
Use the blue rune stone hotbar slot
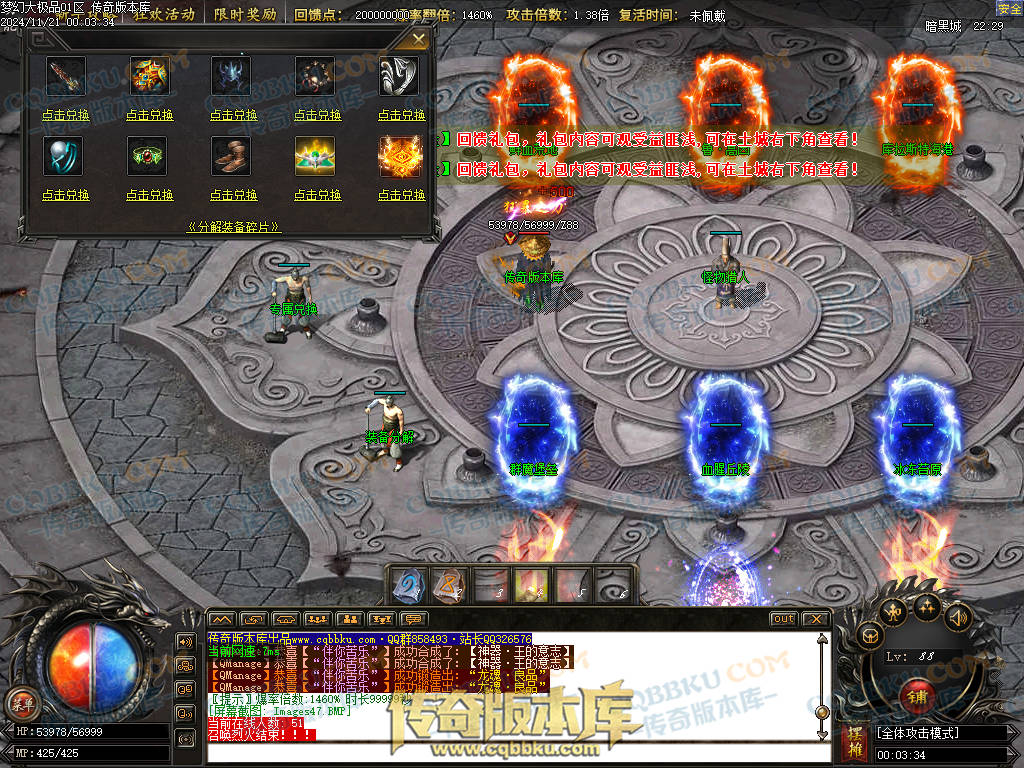[407, 586]
